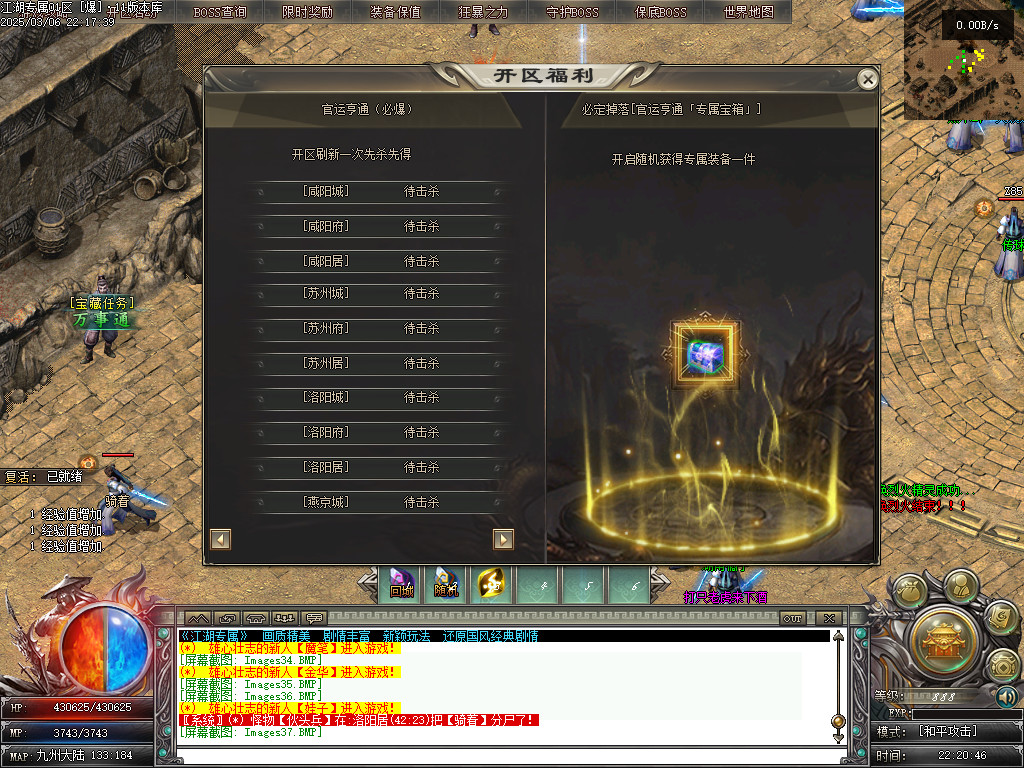Use the 随机 teleport scroll hotbar slot
The height and width of the screenshot is (768, 1024).
pyautogui.click(x=446, y=584)
